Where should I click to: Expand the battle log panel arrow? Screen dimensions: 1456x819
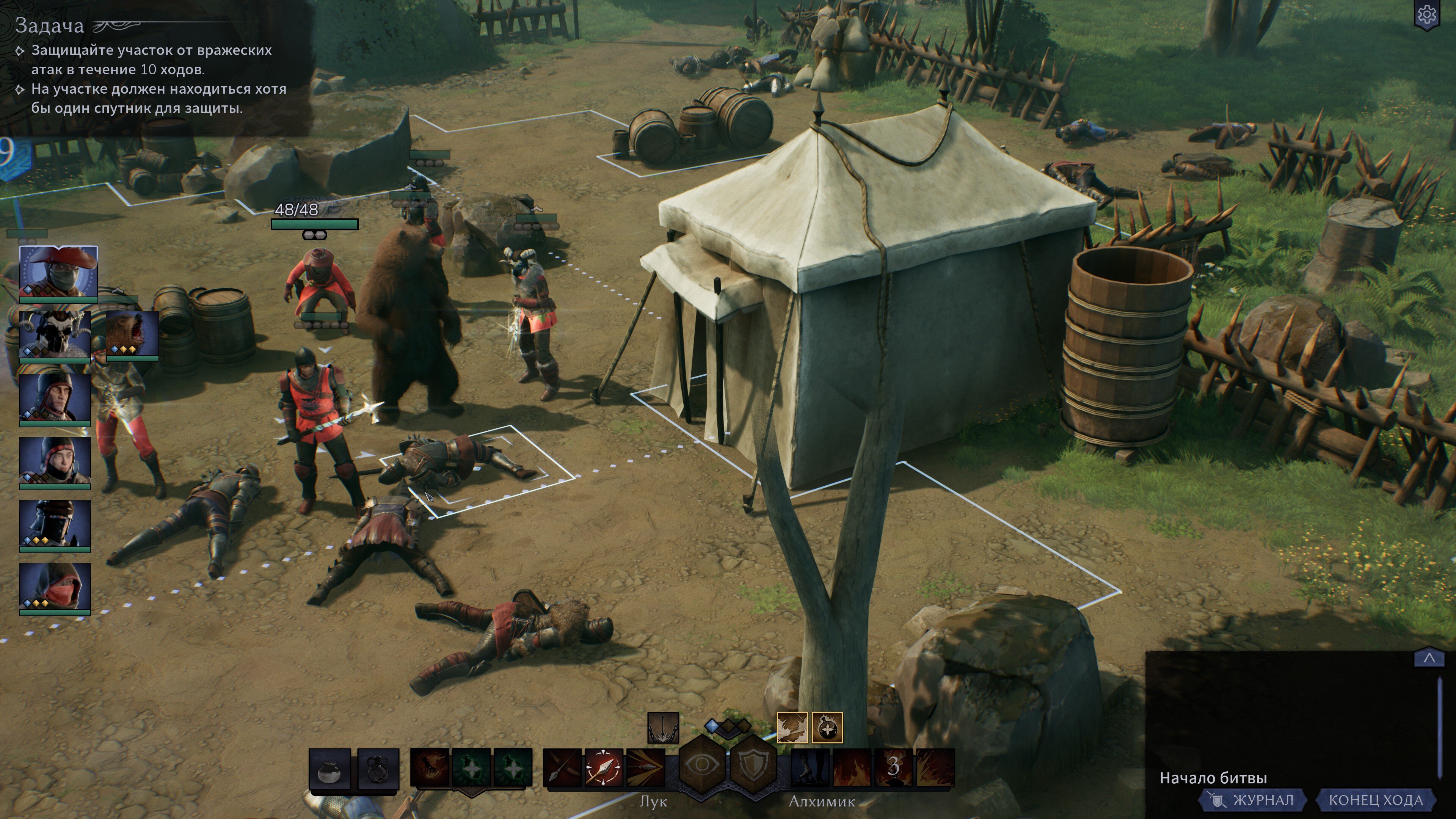pos(1429,658)
